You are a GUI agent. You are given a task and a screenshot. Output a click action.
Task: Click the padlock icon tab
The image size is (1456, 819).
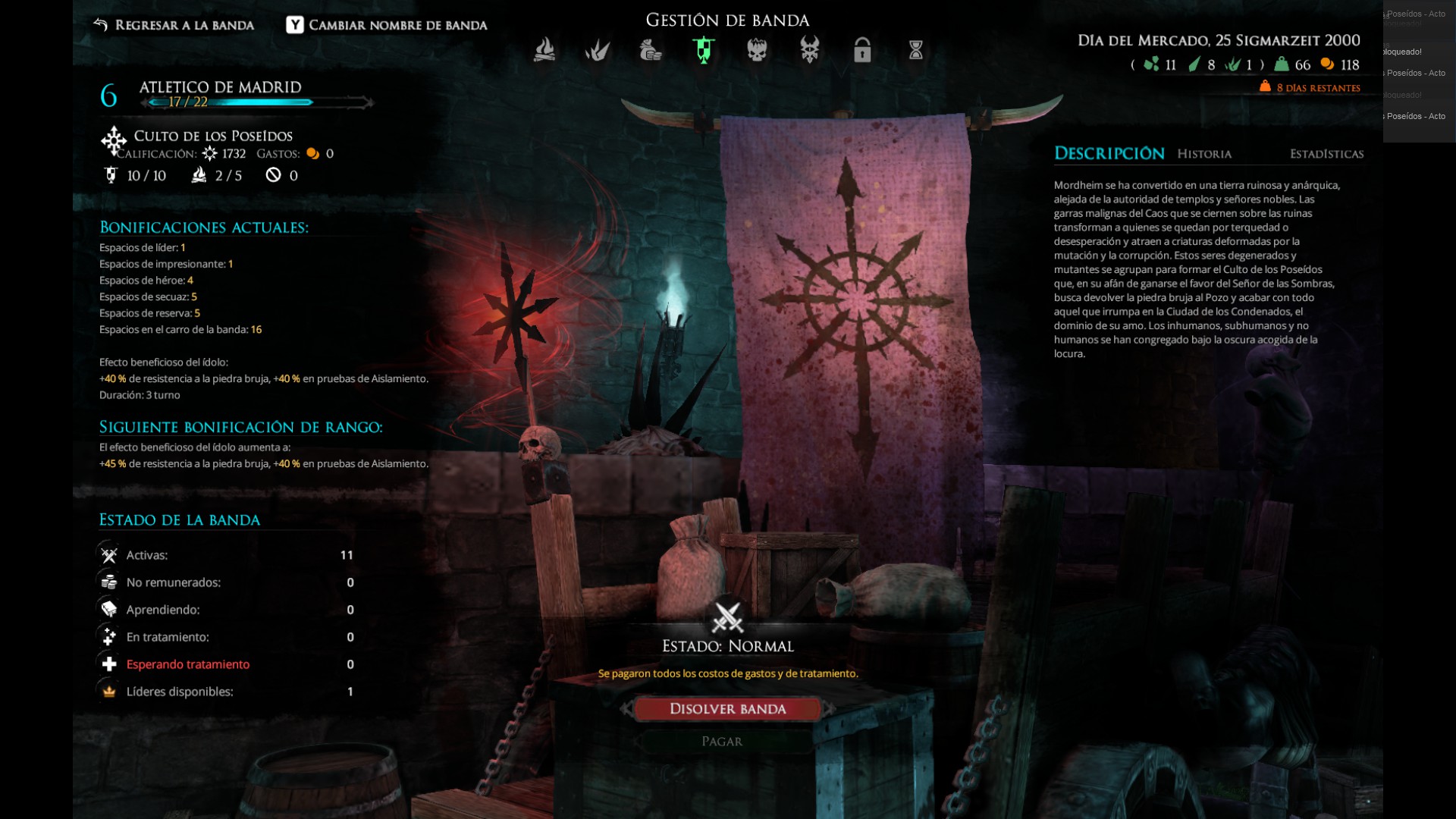(x=862, y=50)
